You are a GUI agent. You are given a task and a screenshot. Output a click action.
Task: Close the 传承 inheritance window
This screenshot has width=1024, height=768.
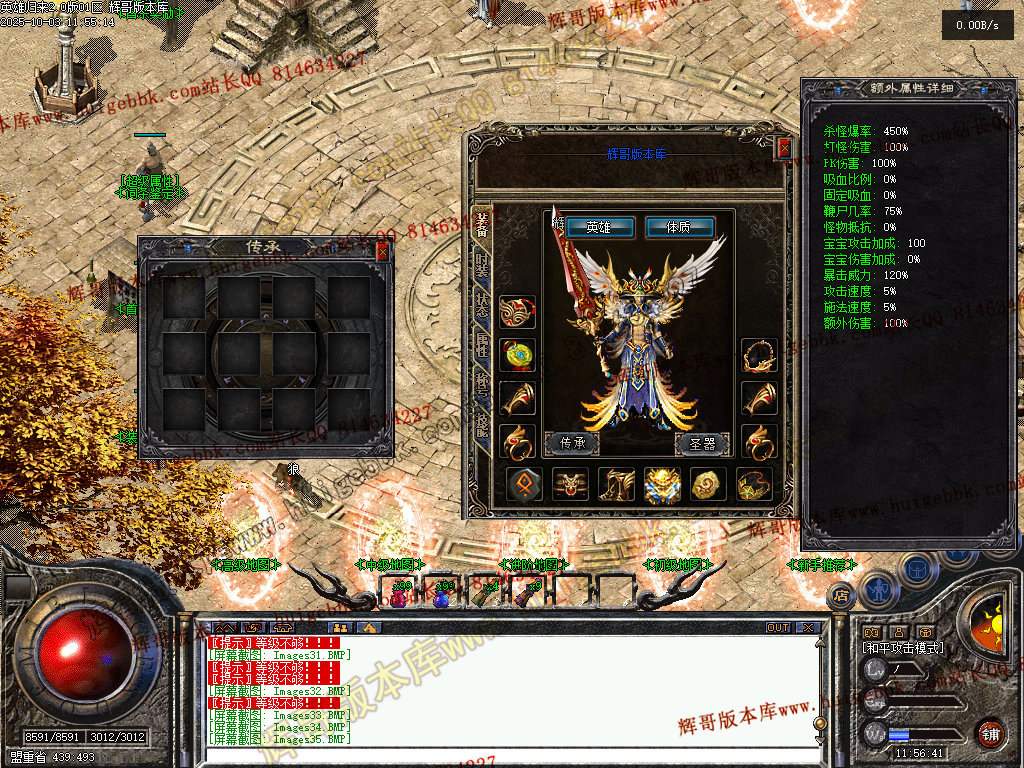382,252
